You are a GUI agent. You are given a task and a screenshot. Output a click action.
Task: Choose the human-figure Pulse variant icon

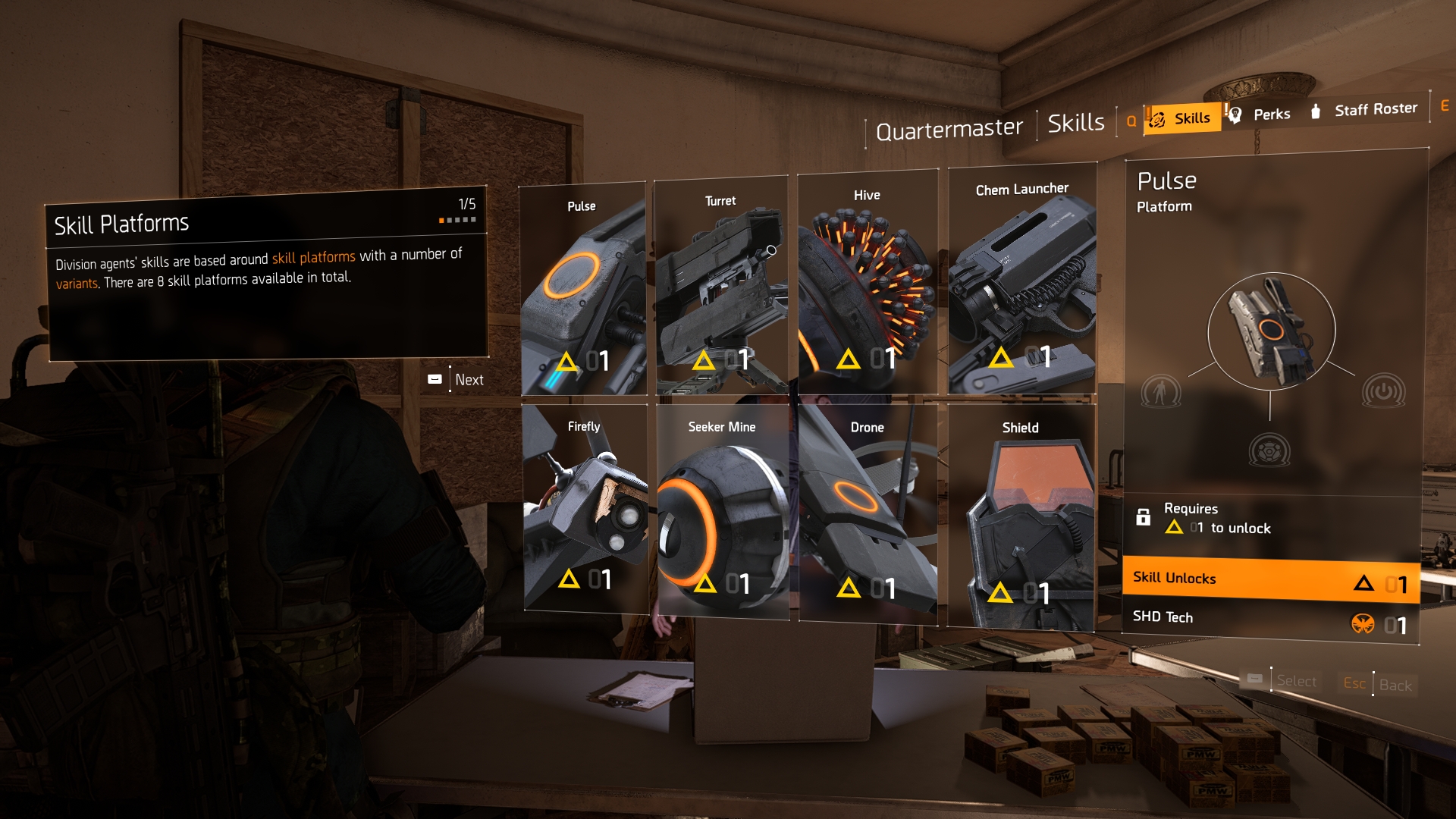1160,392
